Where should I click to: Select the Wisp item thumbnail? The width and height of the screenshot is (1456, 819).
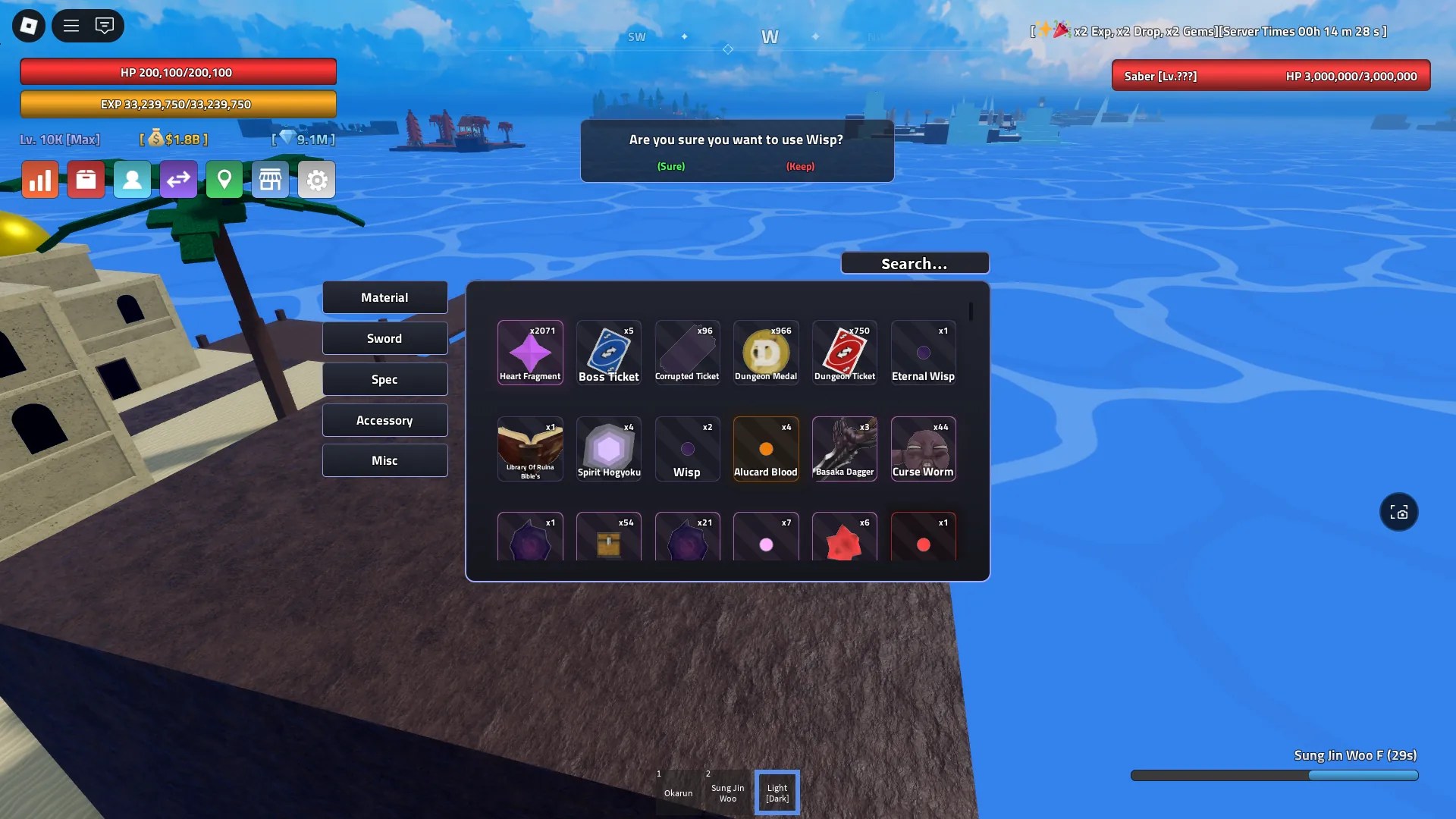coord(687,448)
